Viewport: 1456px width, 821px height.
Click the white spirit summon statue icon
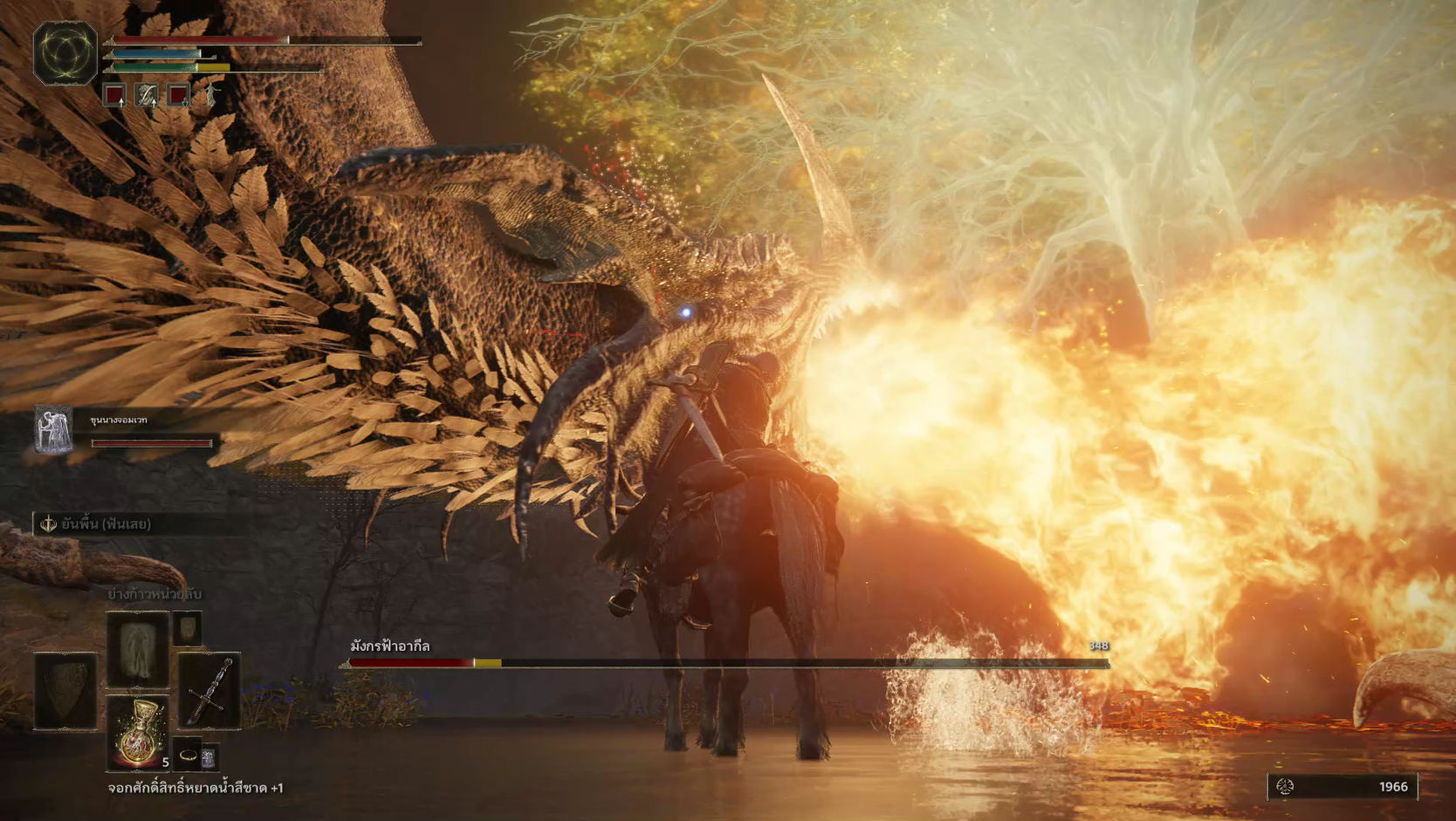[211, 94]
